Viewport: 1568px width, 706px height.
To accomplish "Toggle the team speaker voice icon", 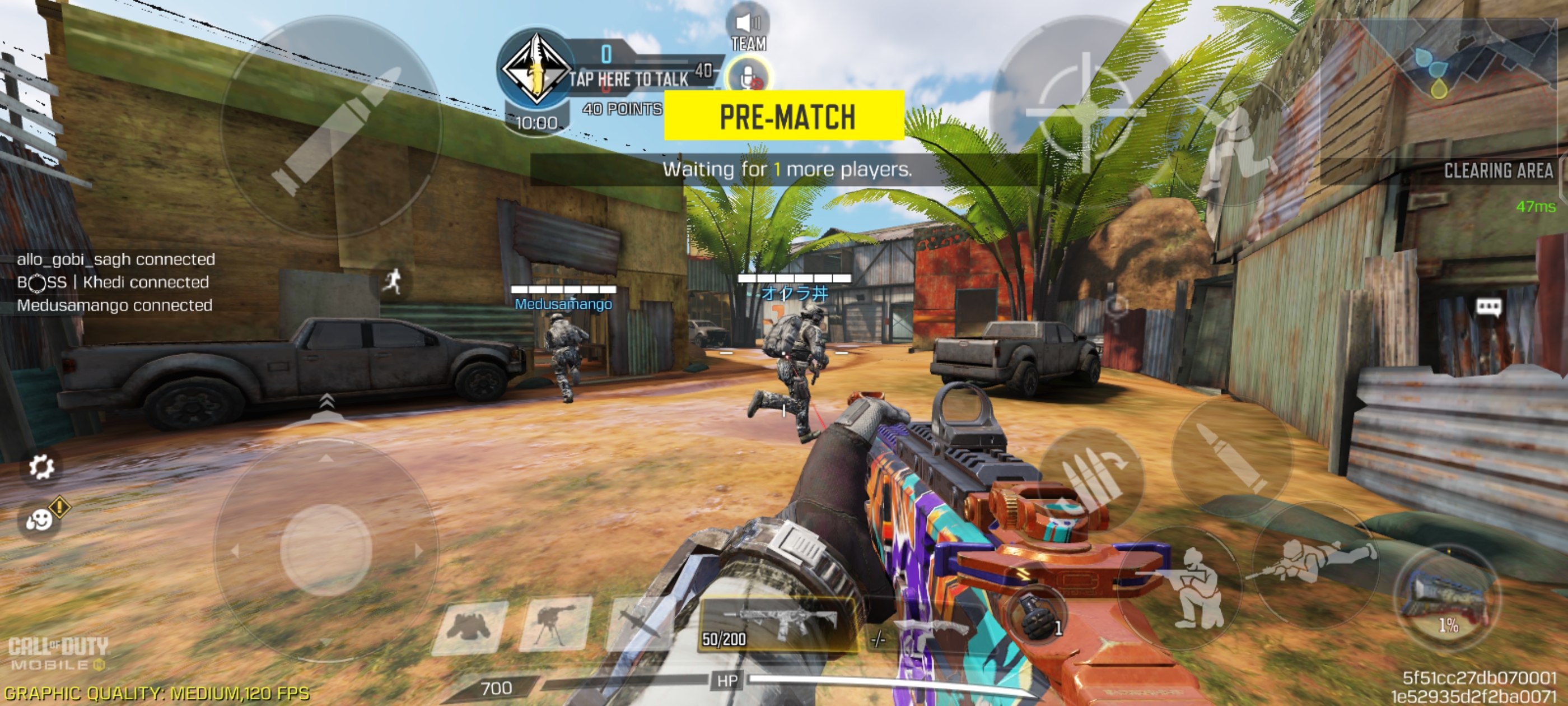I will (748, 24).
